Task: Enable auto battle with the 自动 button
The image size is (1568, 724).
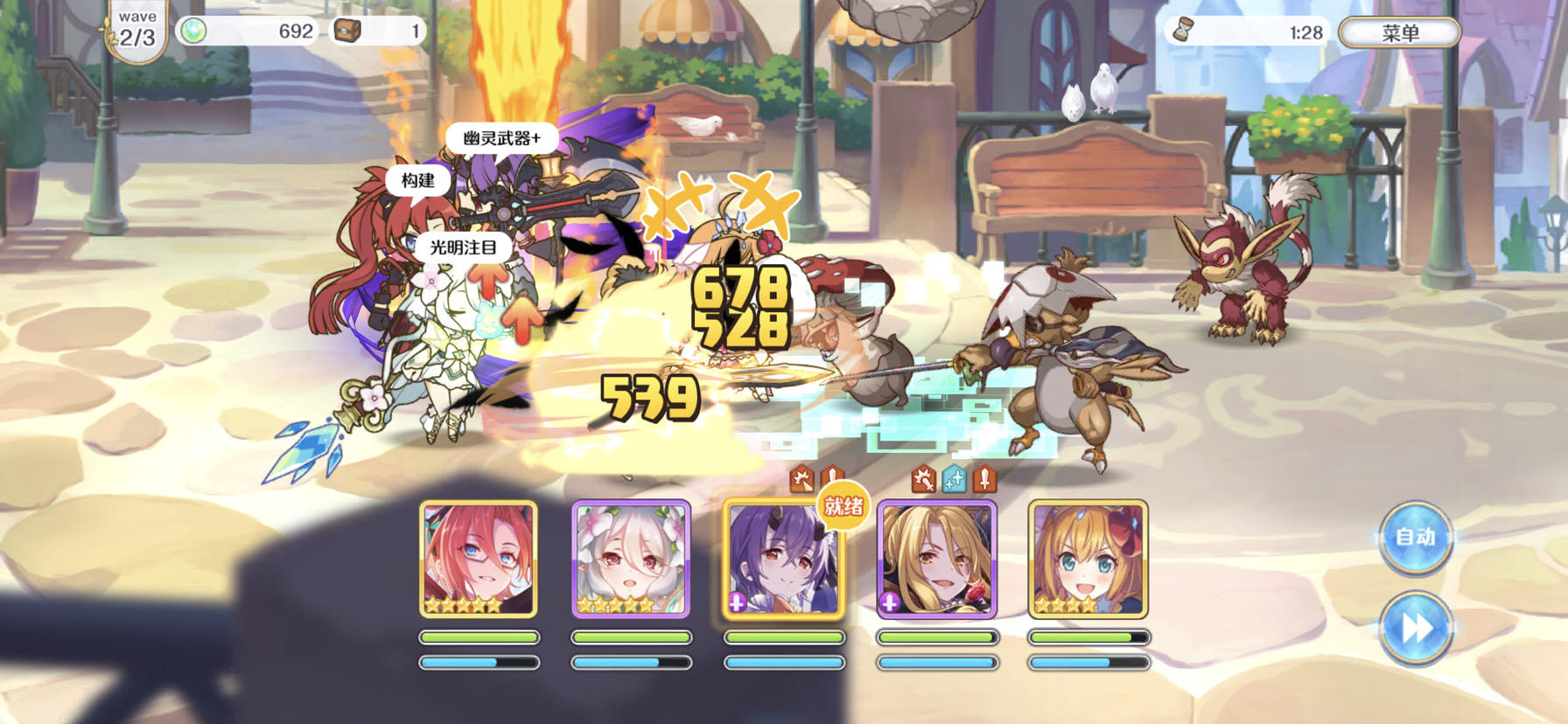Action: pyautogui.click(x=1417, y=540)
